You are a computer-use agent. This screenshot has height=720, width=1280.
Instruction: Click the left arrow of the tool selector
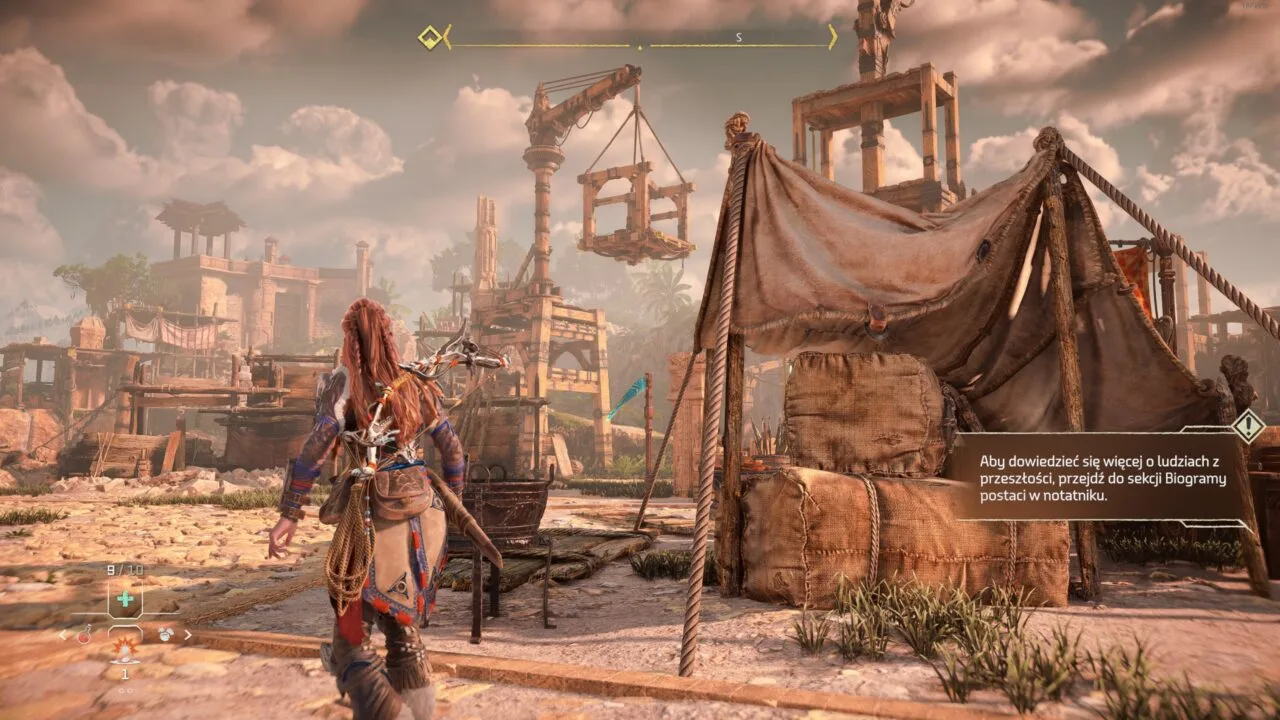[x=62, y=634]
